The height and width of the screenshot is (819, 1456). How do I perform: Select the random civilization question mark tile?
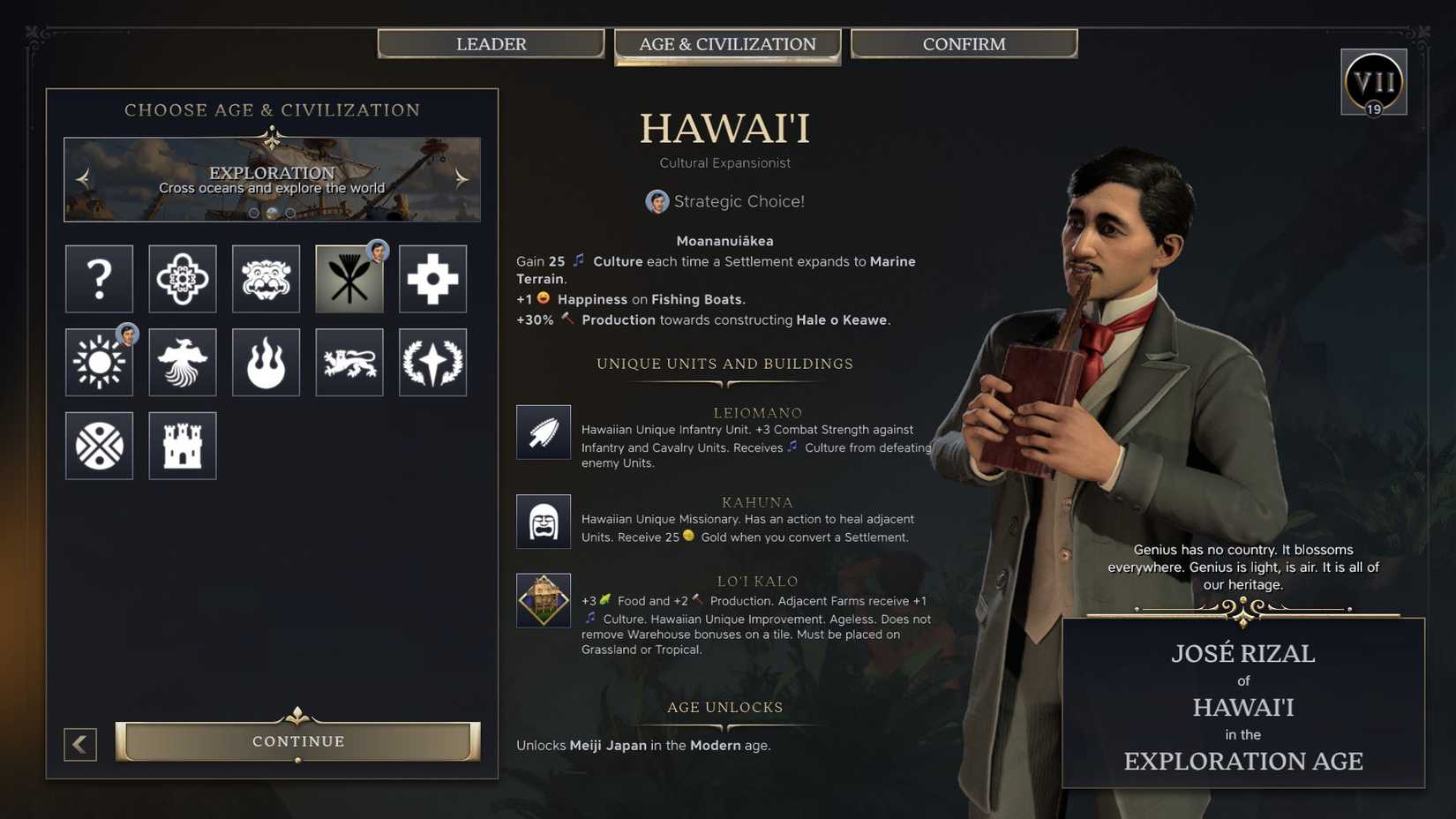(99, 280)
